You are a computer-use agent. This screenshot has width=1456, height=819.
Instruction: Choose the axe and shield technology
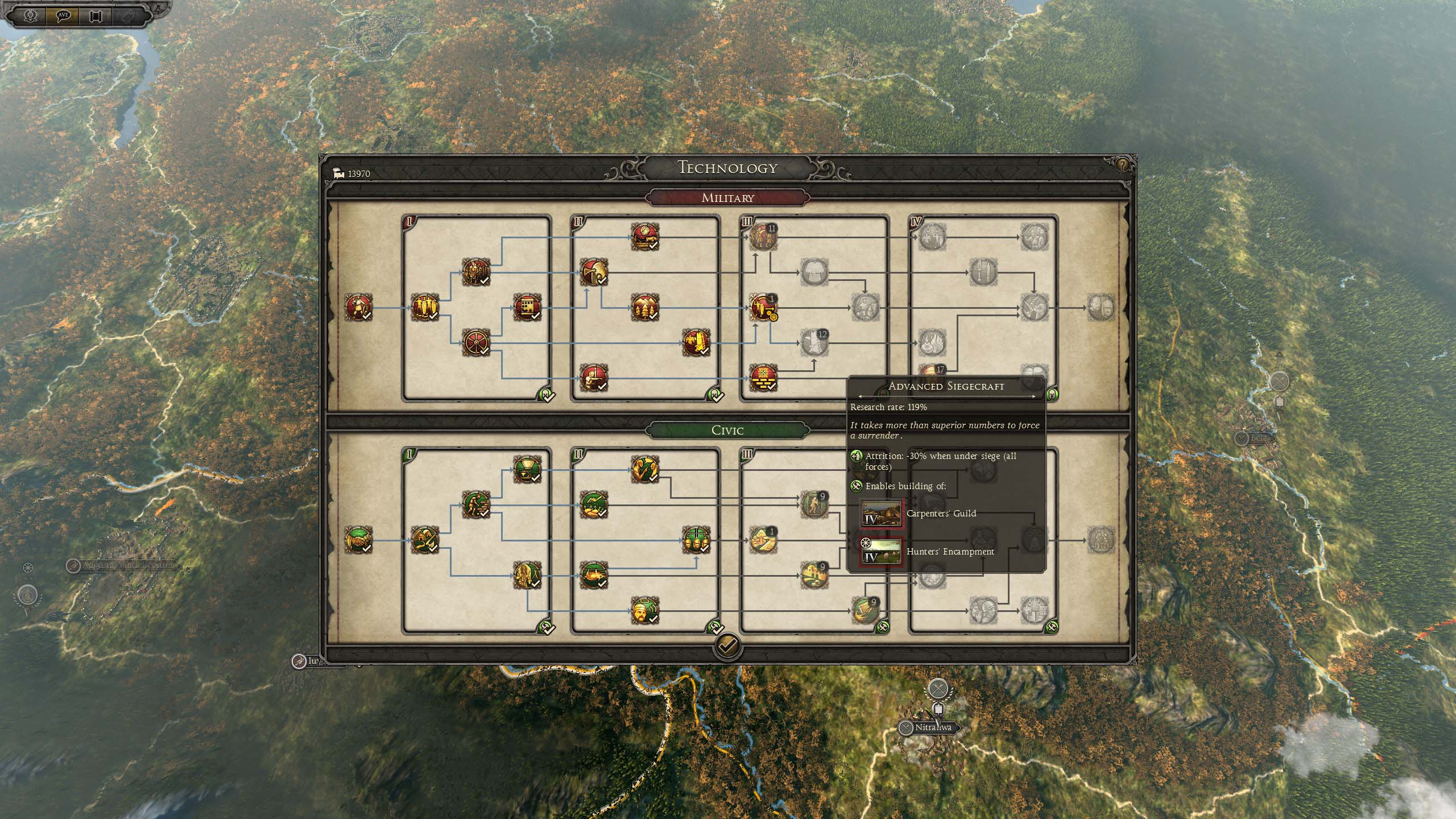(593, 272)
